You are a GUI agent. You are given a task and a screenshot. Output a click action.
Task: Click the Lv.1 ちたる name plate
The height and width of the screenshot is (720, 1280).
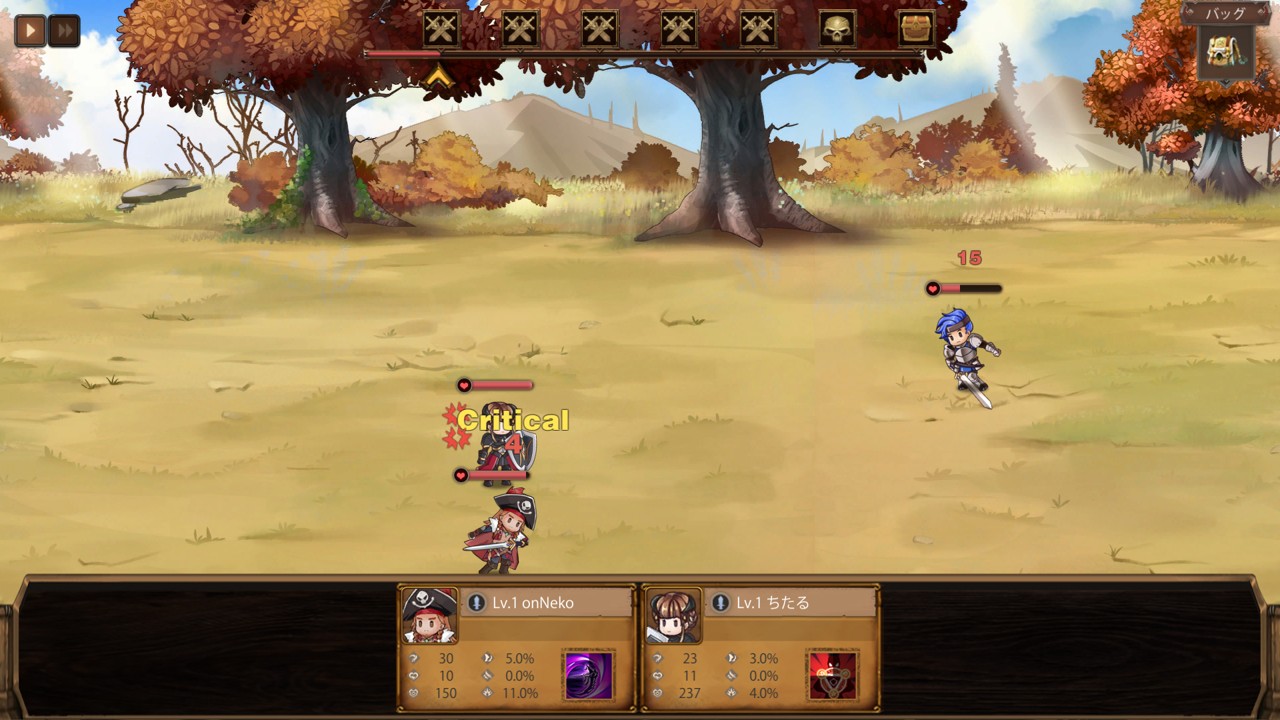point(791,603)
